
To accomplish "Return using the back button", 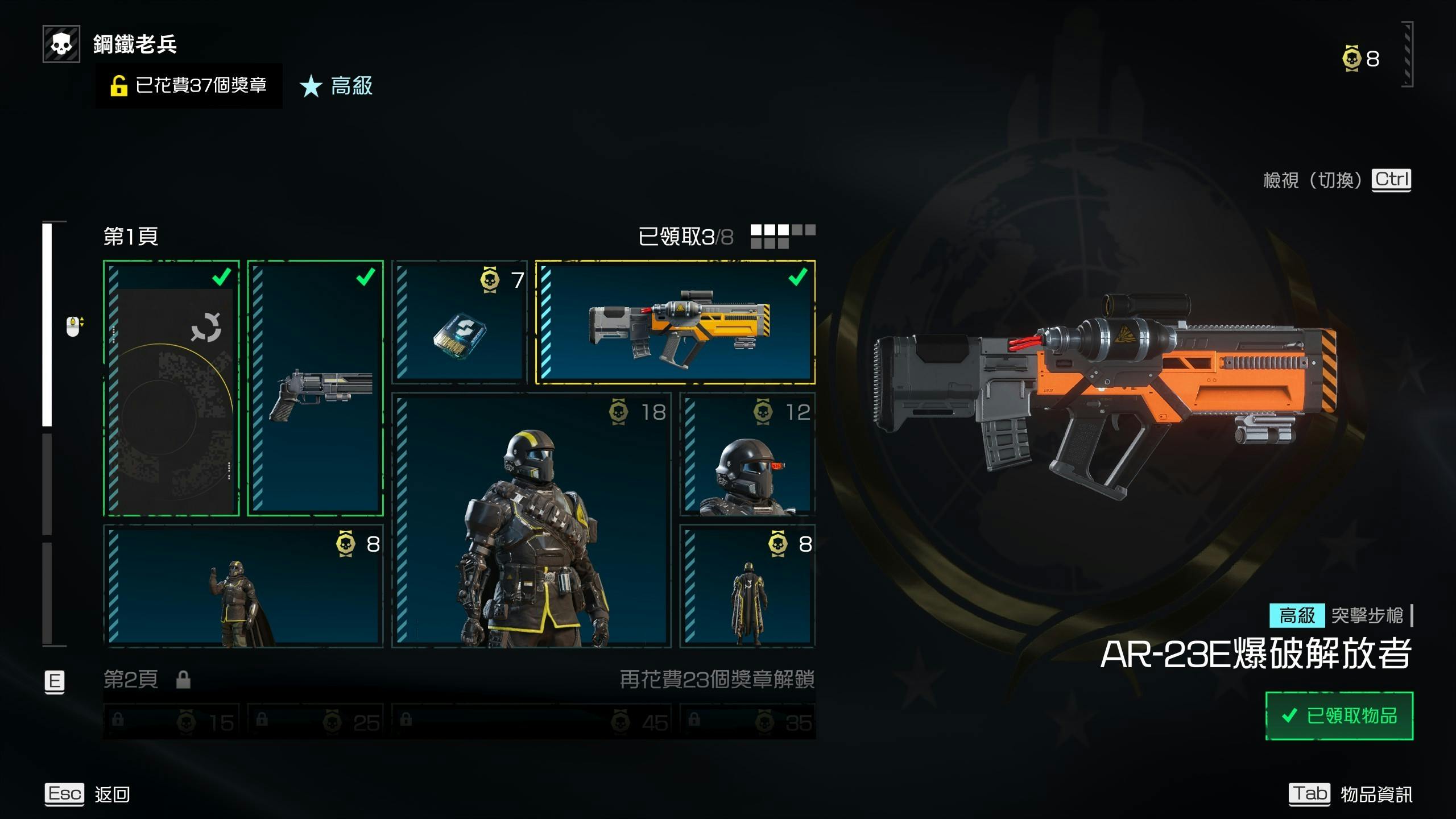I will click(x=88, y=794).
